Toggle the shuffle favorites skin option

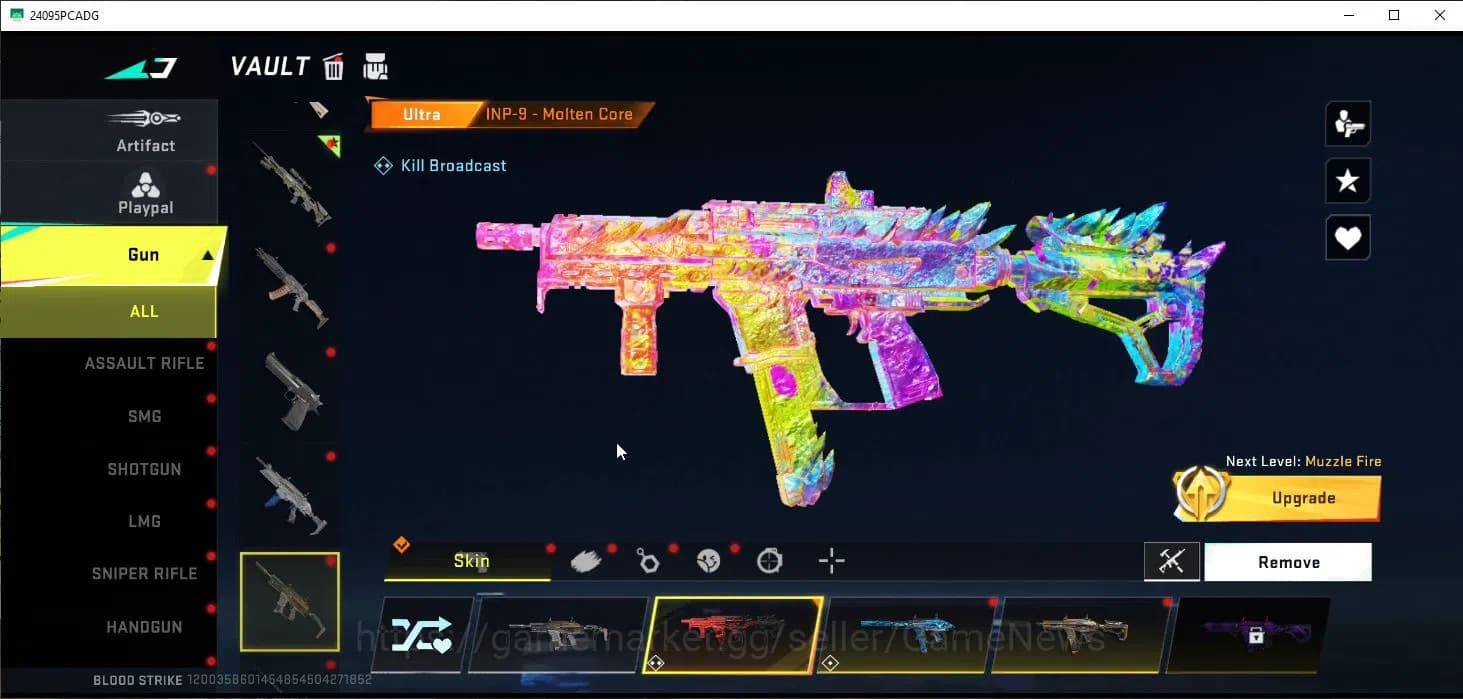[421, 634]
